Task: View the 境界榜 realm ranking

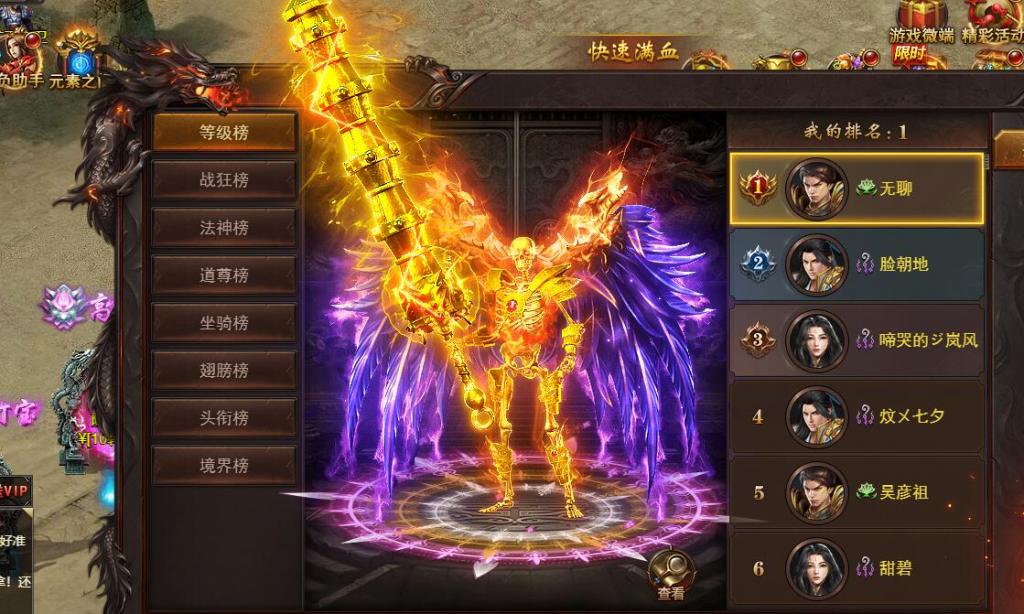Action: 224,466
